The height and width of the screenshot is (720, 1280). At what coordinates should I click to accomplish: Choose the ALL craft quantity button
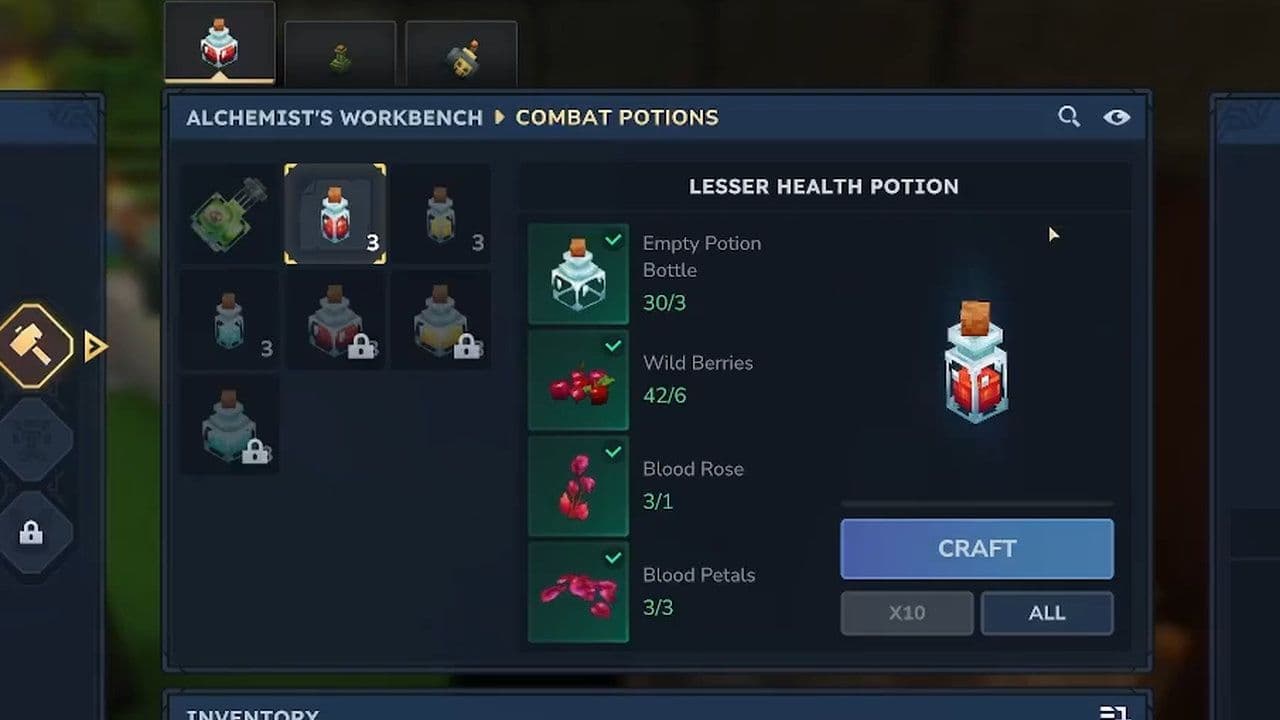point(1046,613)
